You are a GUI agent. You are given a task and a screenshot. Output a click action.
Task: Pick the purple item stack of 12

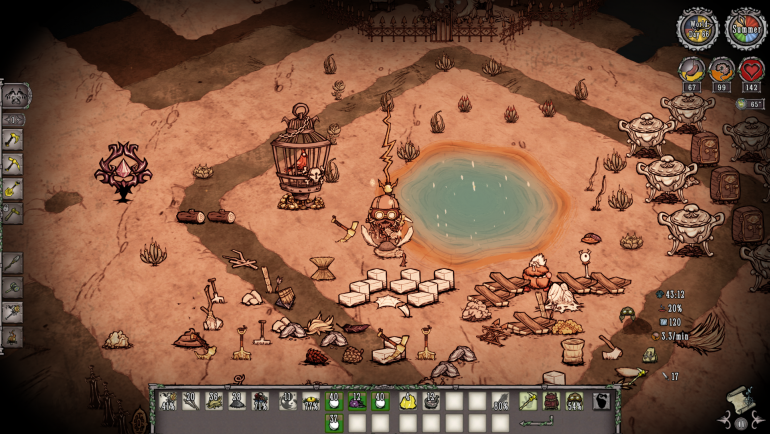point(358,402)
